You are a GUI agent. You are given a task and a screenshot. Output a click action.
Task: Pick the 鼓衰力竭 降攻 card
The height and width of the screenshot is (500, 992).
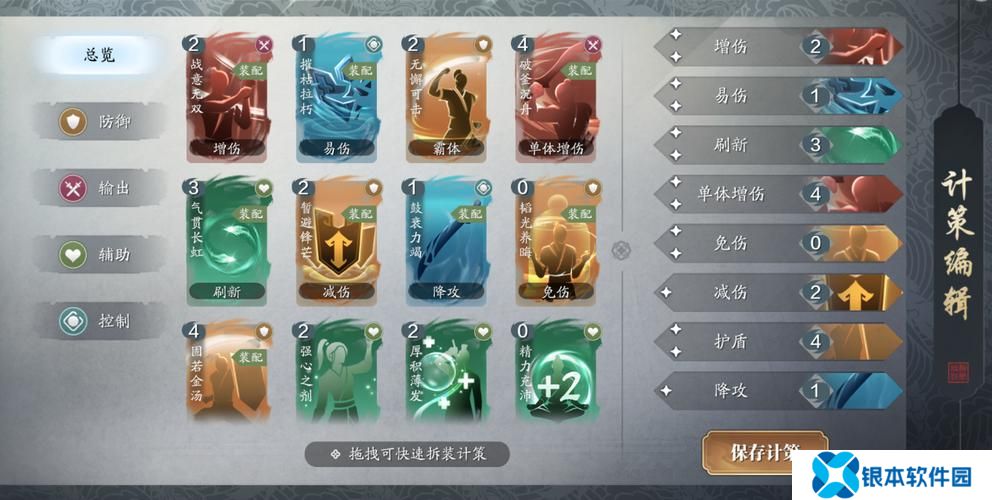tap(446, 240)
